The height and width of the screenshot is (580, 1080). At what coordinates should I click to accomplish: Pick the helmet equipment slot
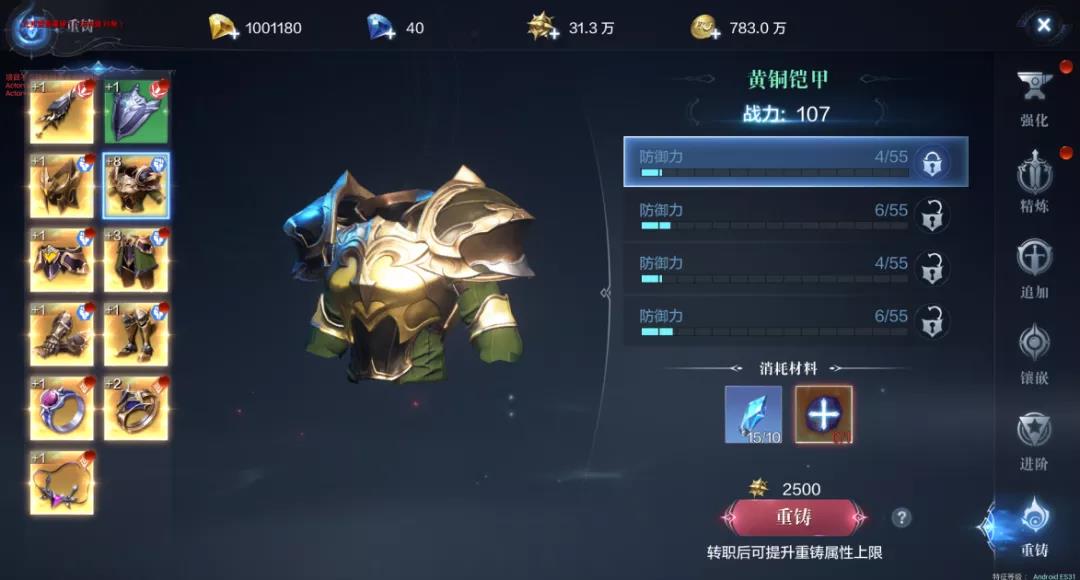click(x=61, y=185)
